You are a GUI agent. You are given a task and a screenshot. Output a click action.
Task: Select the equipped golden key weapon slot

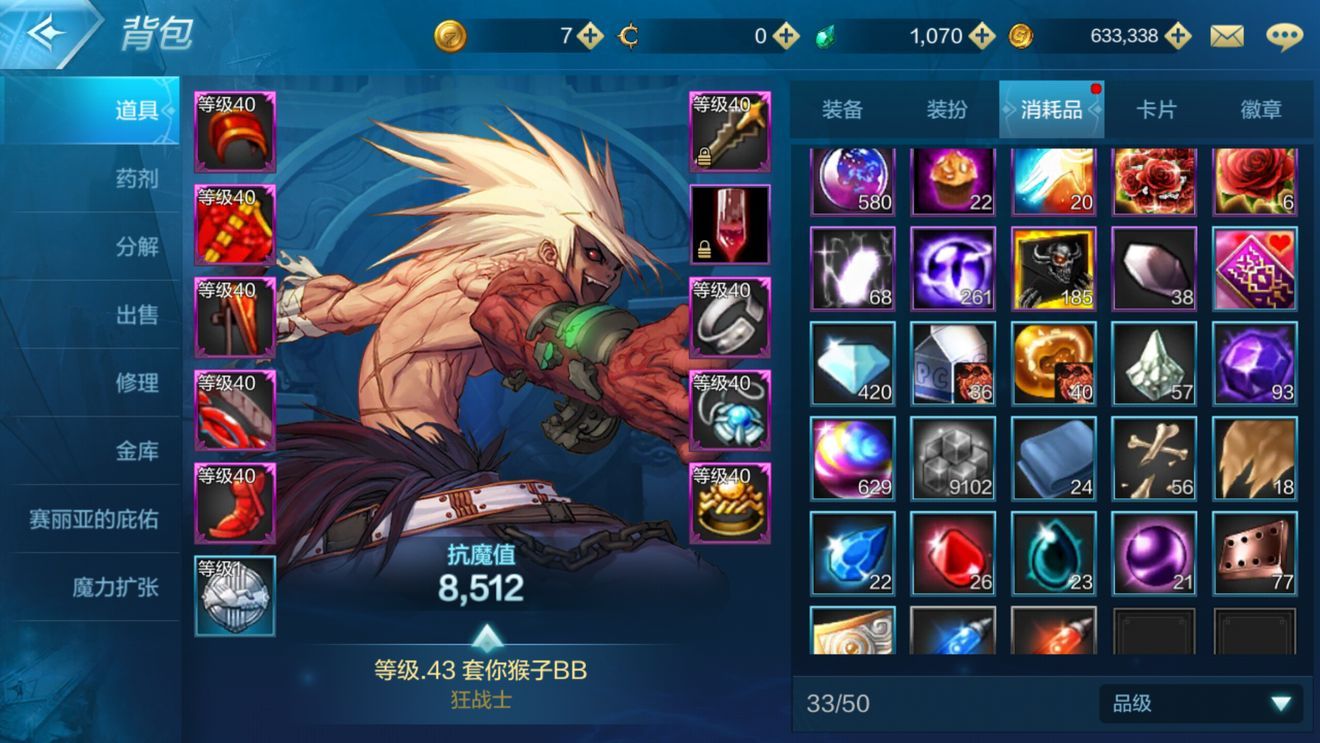[730, 132]
